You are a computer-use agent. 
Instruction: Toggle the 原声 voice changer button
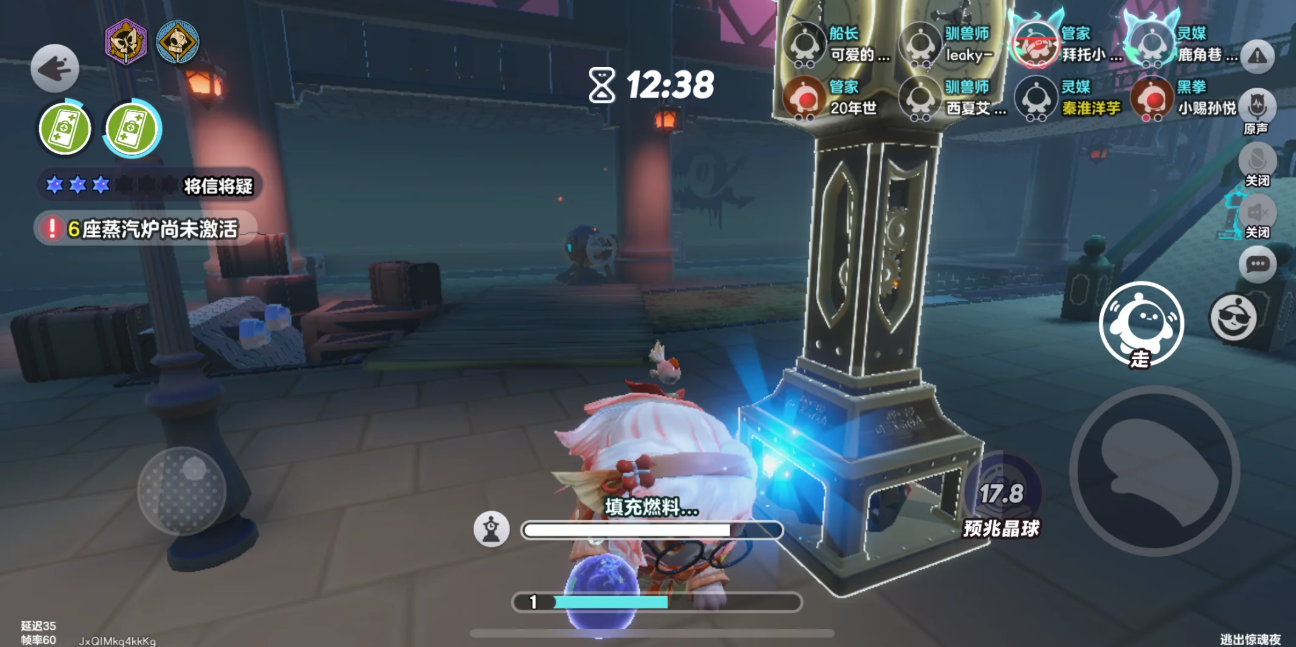(x=1257, y=108)
